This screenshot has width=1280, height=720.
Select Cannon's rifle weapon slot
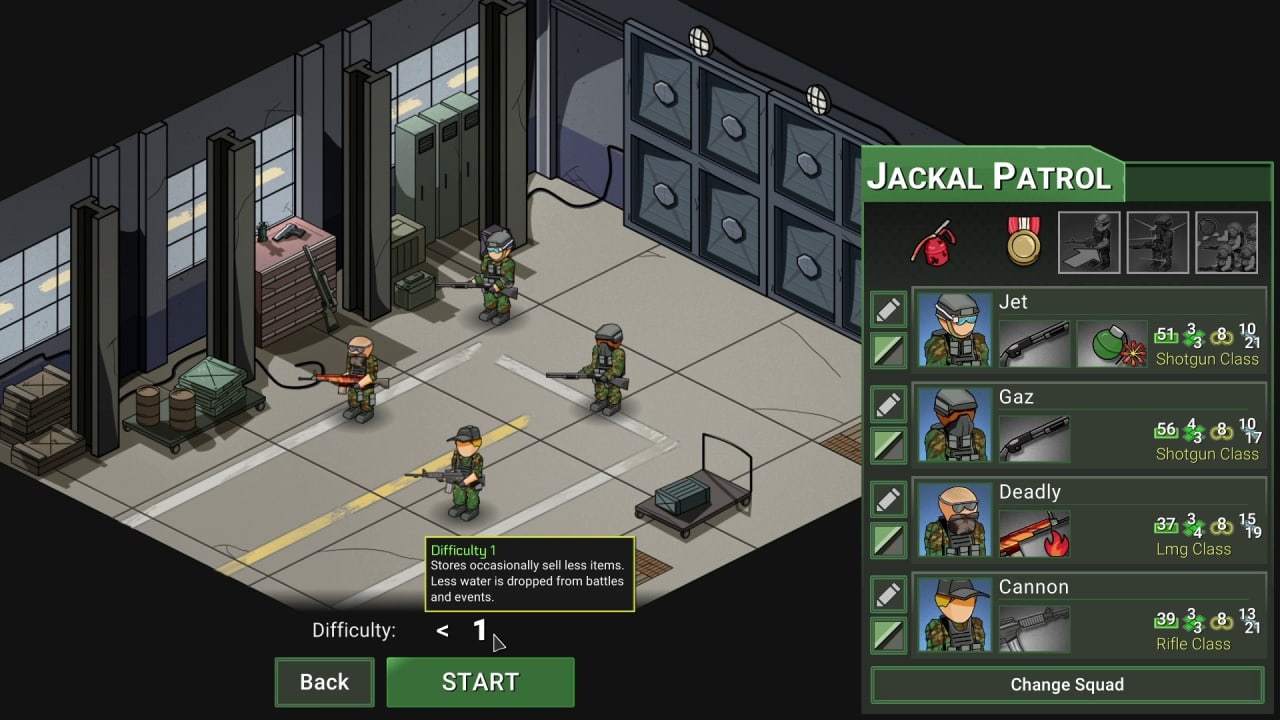click(1034, 629)
